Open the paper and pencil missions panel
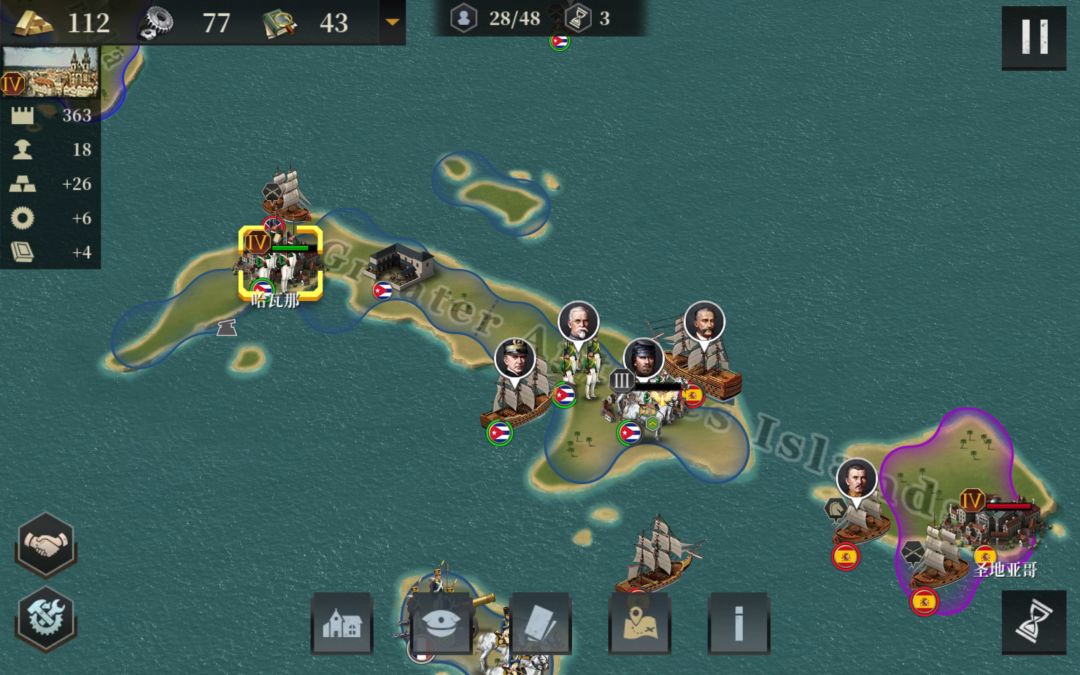 coord(540,623)
